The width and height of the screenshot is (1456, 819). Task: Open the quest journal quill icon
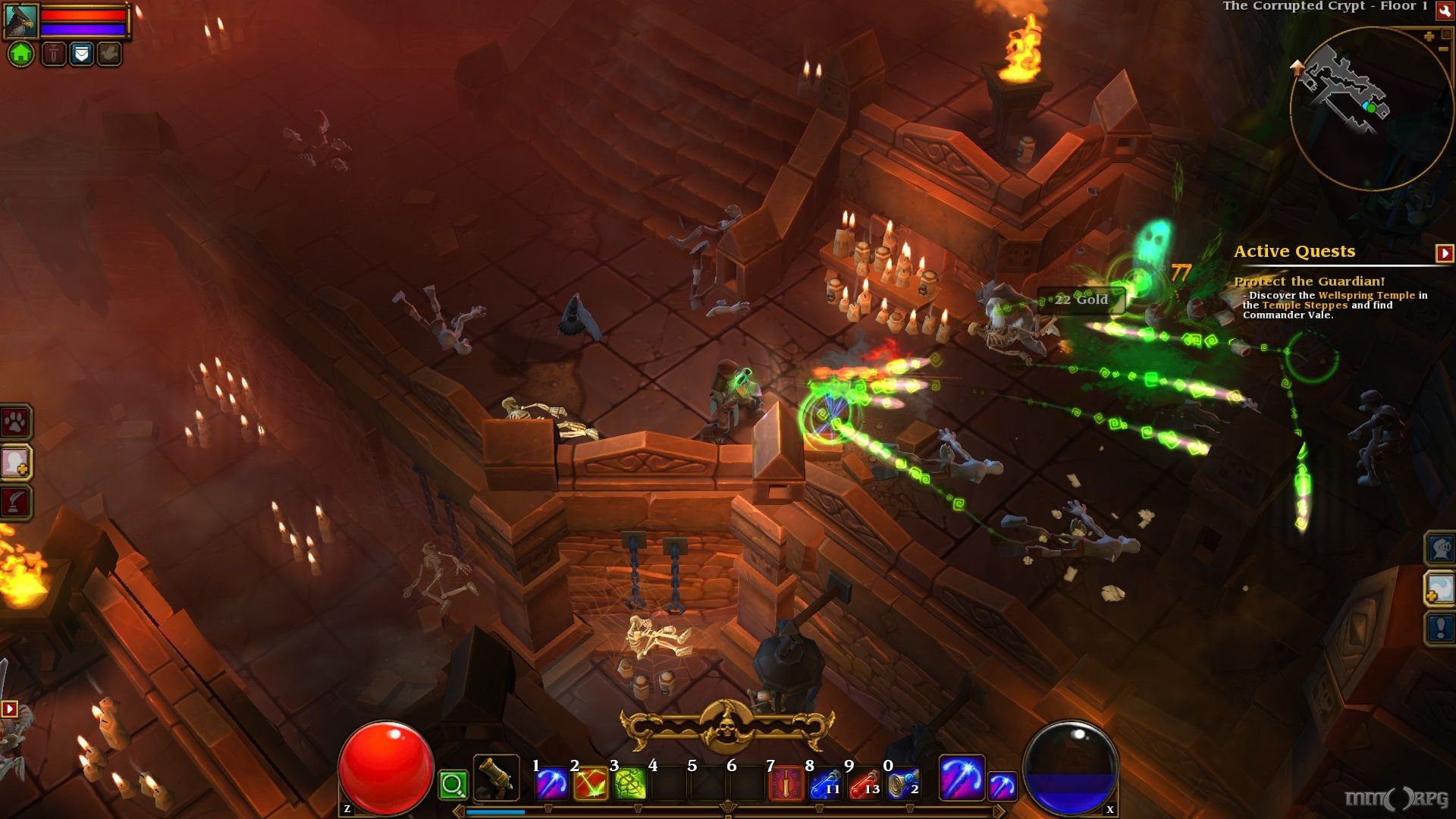pos(14,500)
